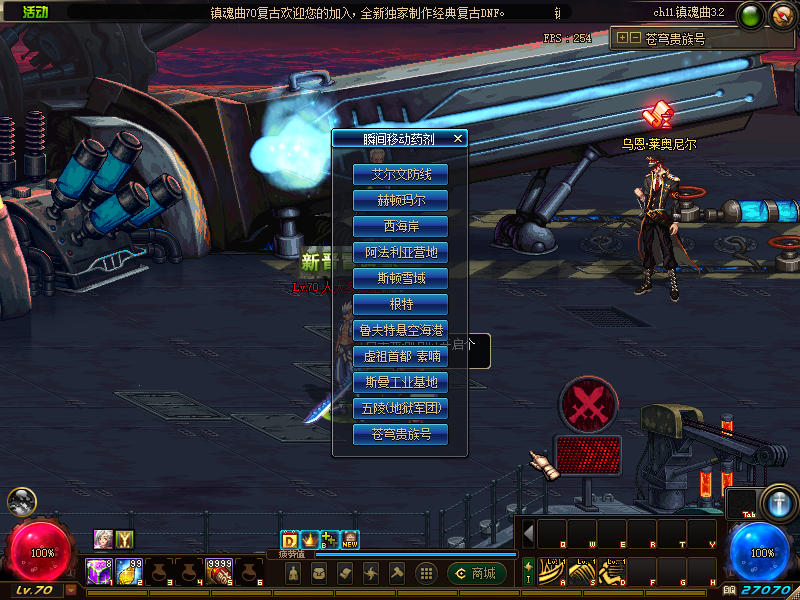Screen dimensions: 800x600
Task: Teleport to 艾尔文防线
Action: point(400,174)
